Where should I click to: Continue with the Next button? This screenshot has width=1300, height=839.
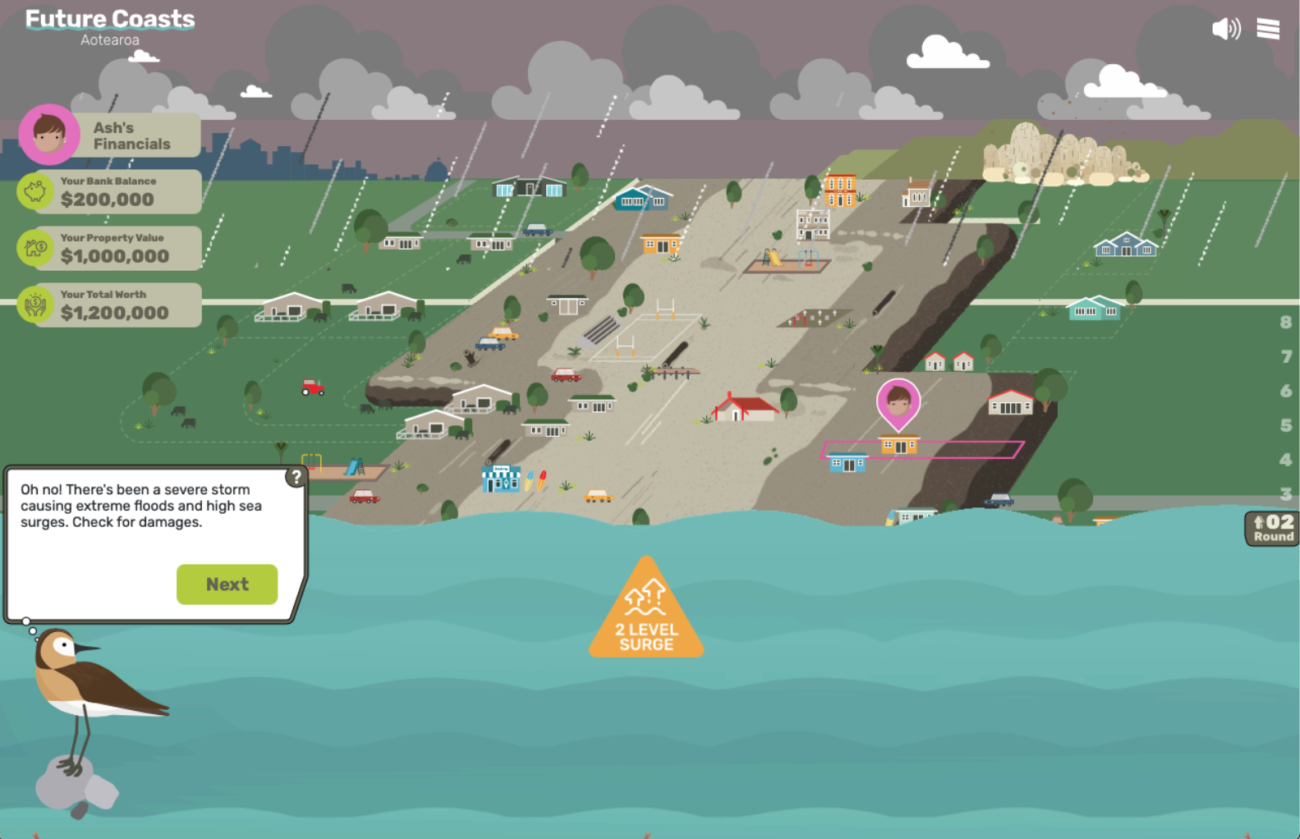227,585
